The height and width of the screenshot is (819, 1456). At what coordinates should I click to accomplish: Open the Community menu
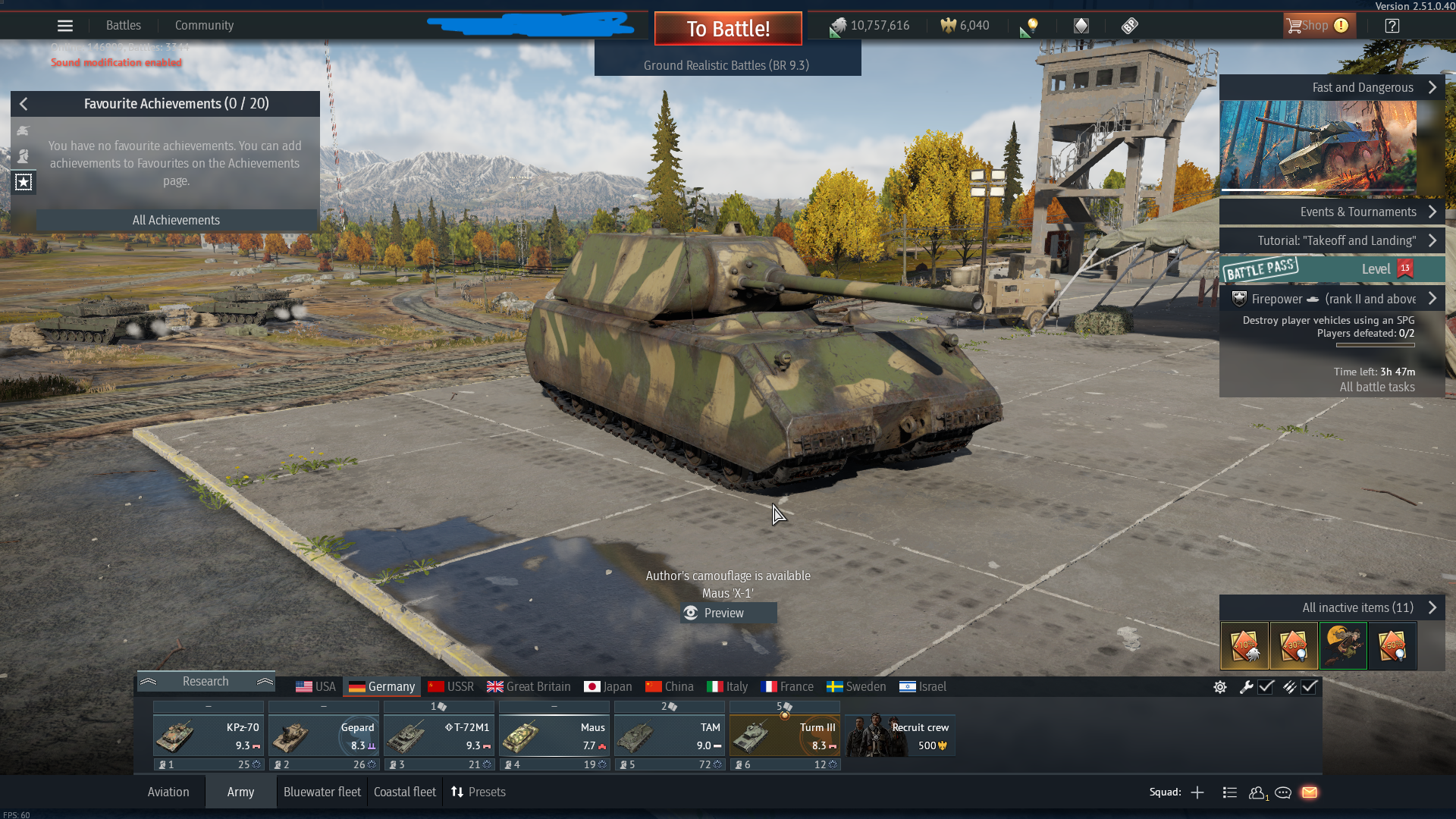(x=204, y=26)
